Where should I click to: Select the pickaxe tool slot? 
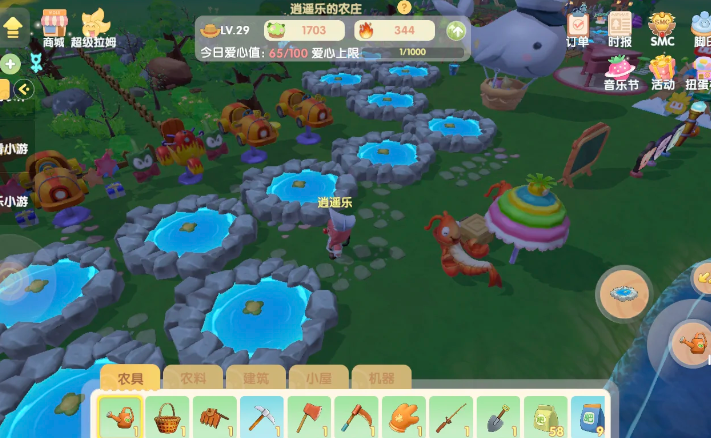[263, 416]
